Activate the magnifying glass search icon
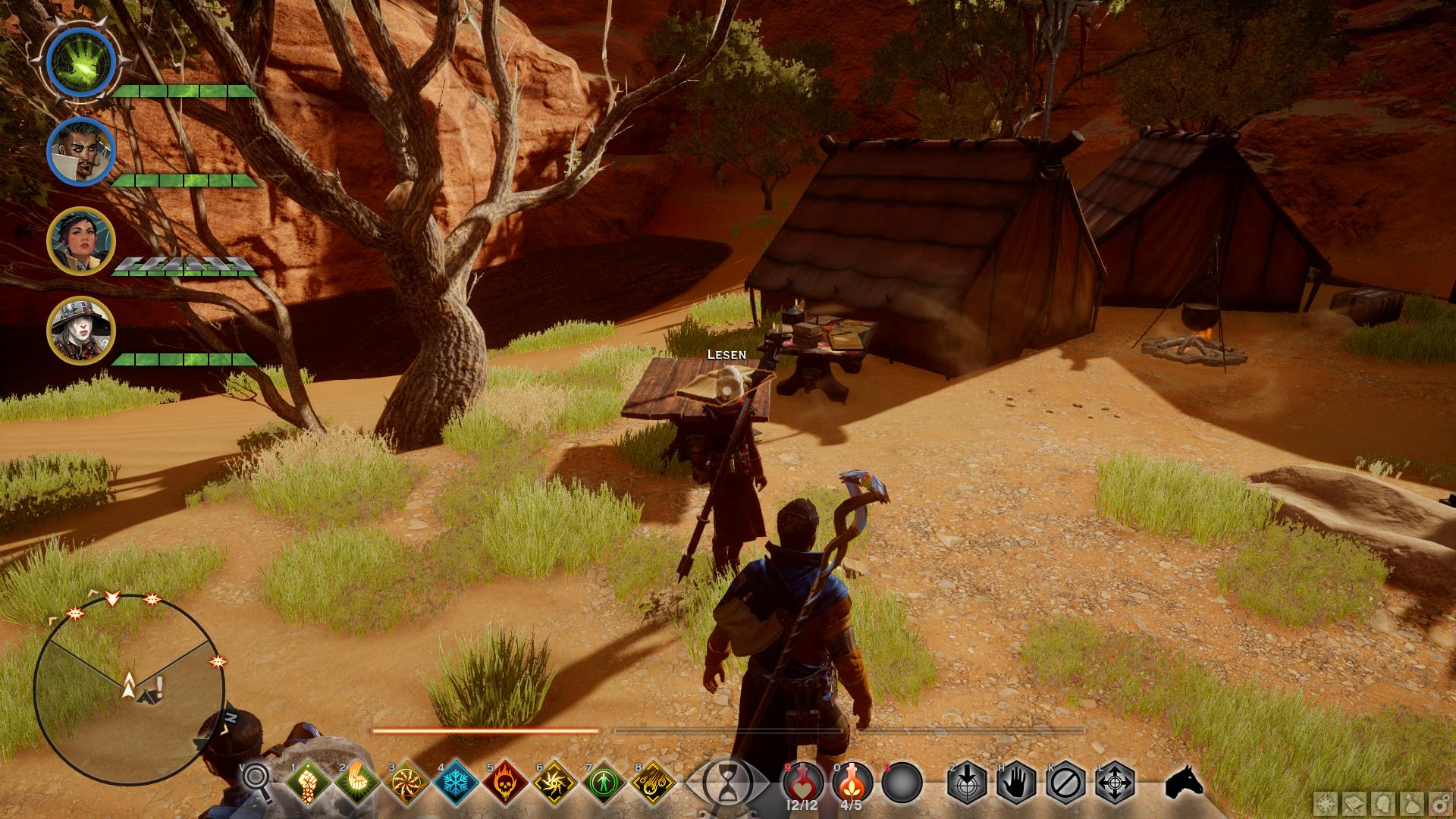 click(x=256, y=781)
